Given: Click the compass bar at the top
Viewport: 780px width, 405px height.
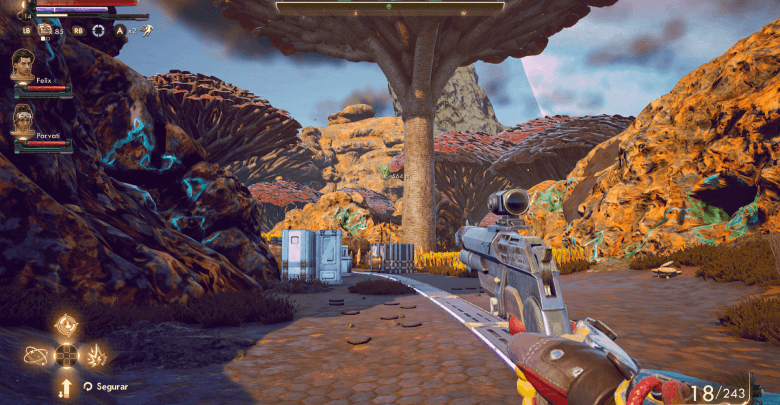Looking at the screenshot, I should [x=390, y=7].
